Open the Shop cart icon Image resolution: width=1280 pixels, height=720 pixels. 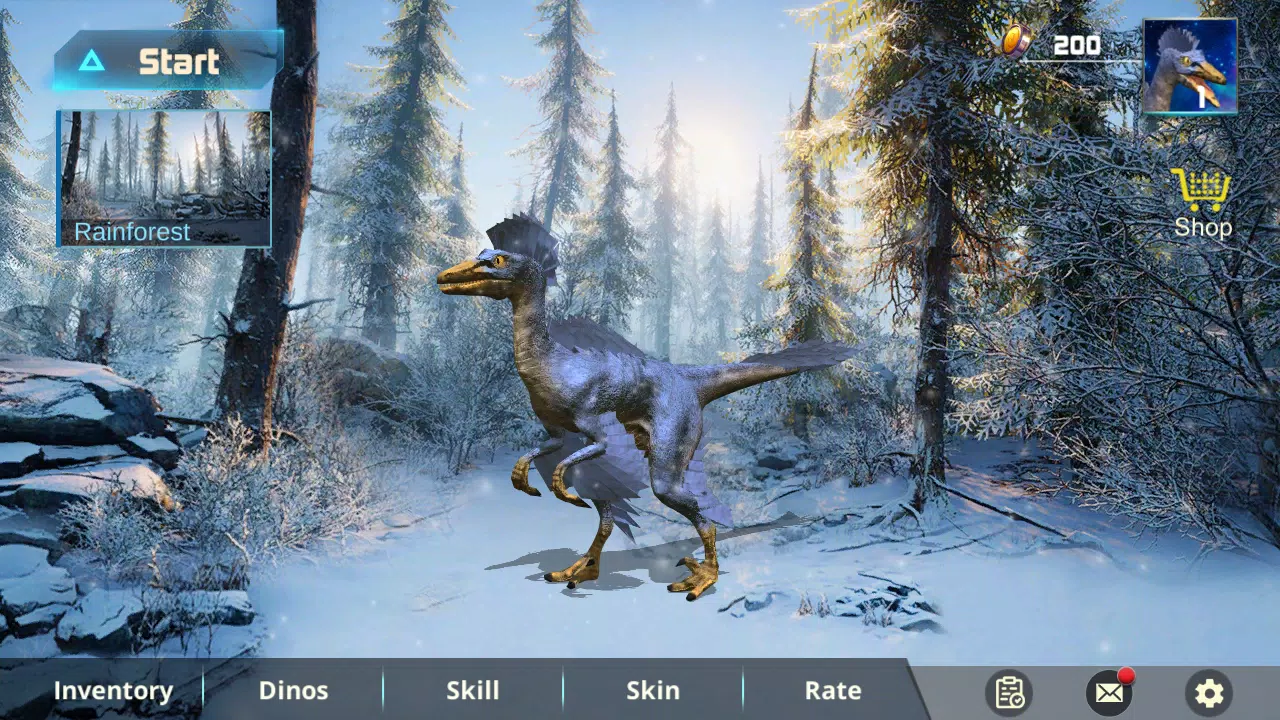(x=1200, y=188)
